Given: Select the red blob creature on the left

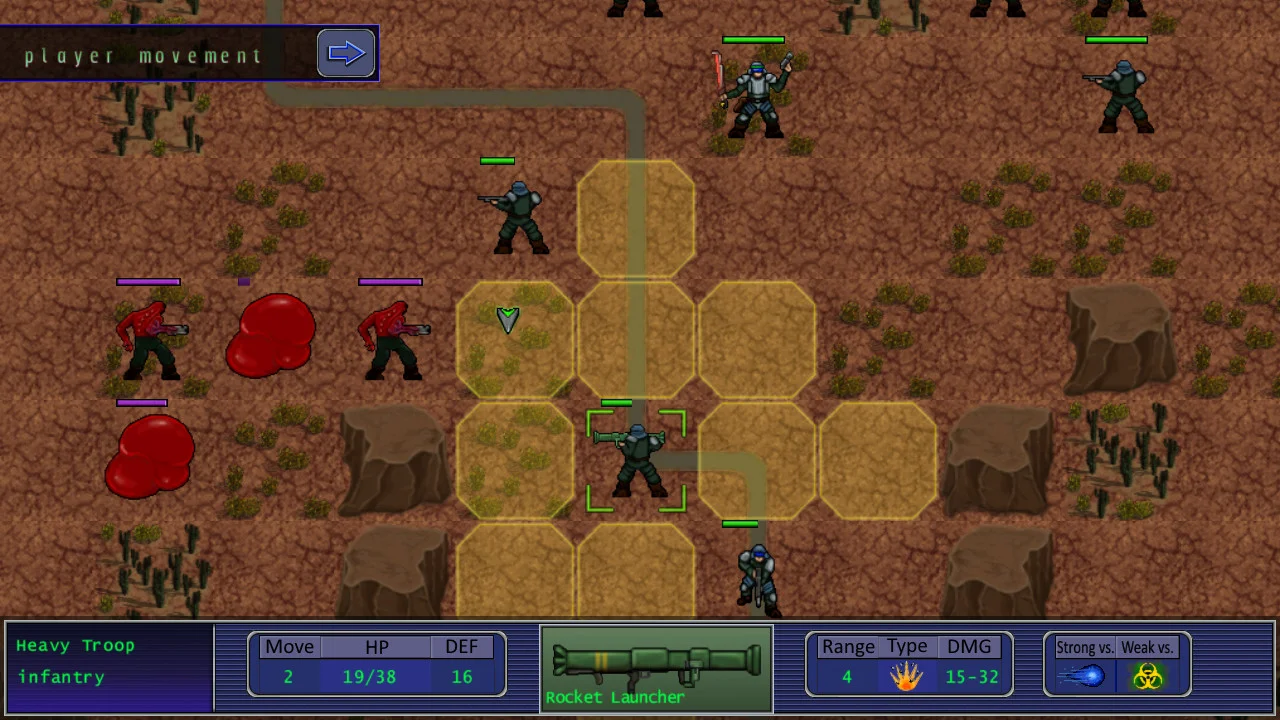Looking at the screenshot, I should (x=270, y=335).
